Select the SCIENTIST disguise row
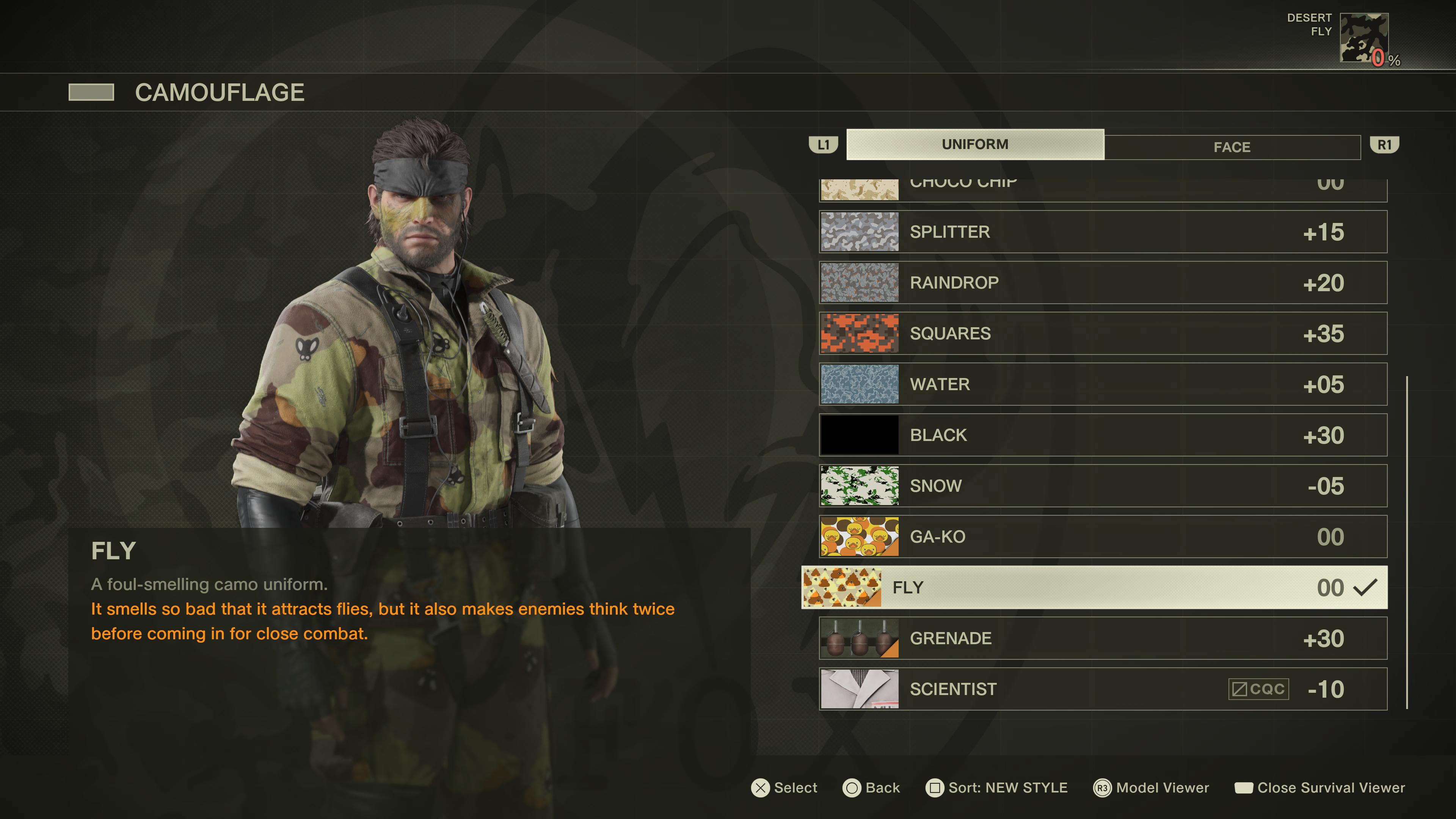Screen dimensions: 1456x819 [x=1102, y=689]
